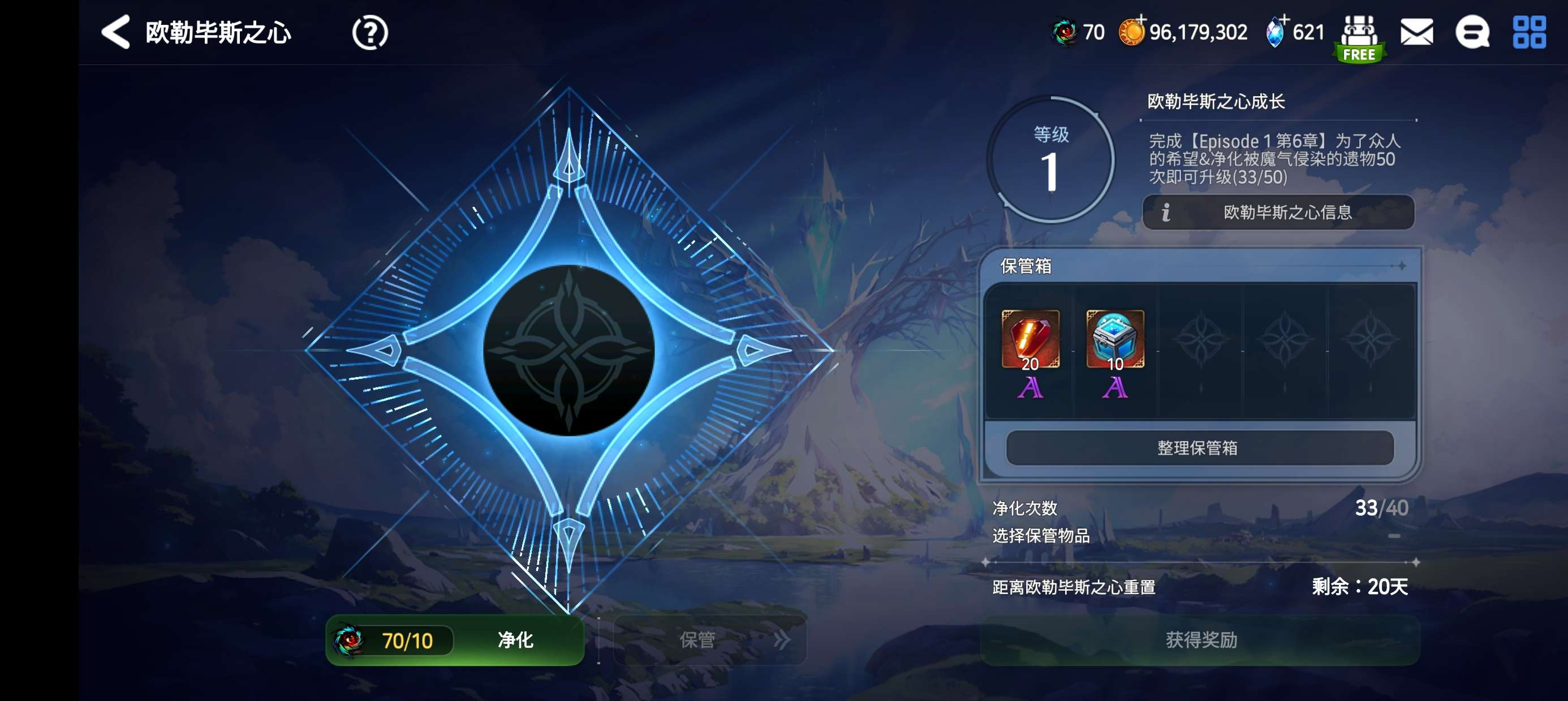This screenshot has width=1568, height=701.
Task: Tap the dark orb heart emblem
Action: [x=568, y=350]
